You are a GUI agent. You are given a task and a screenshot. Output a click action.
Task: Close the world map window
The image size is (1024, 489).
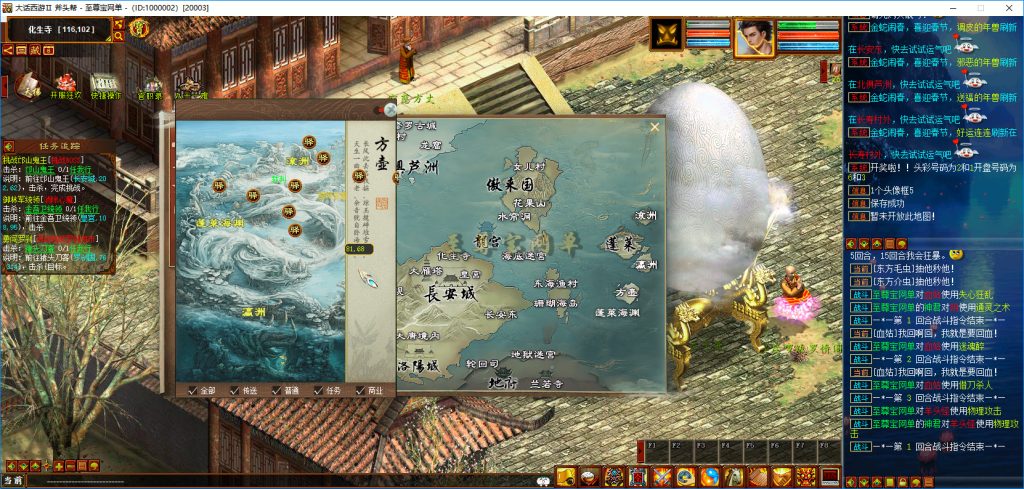coord(655,127)
